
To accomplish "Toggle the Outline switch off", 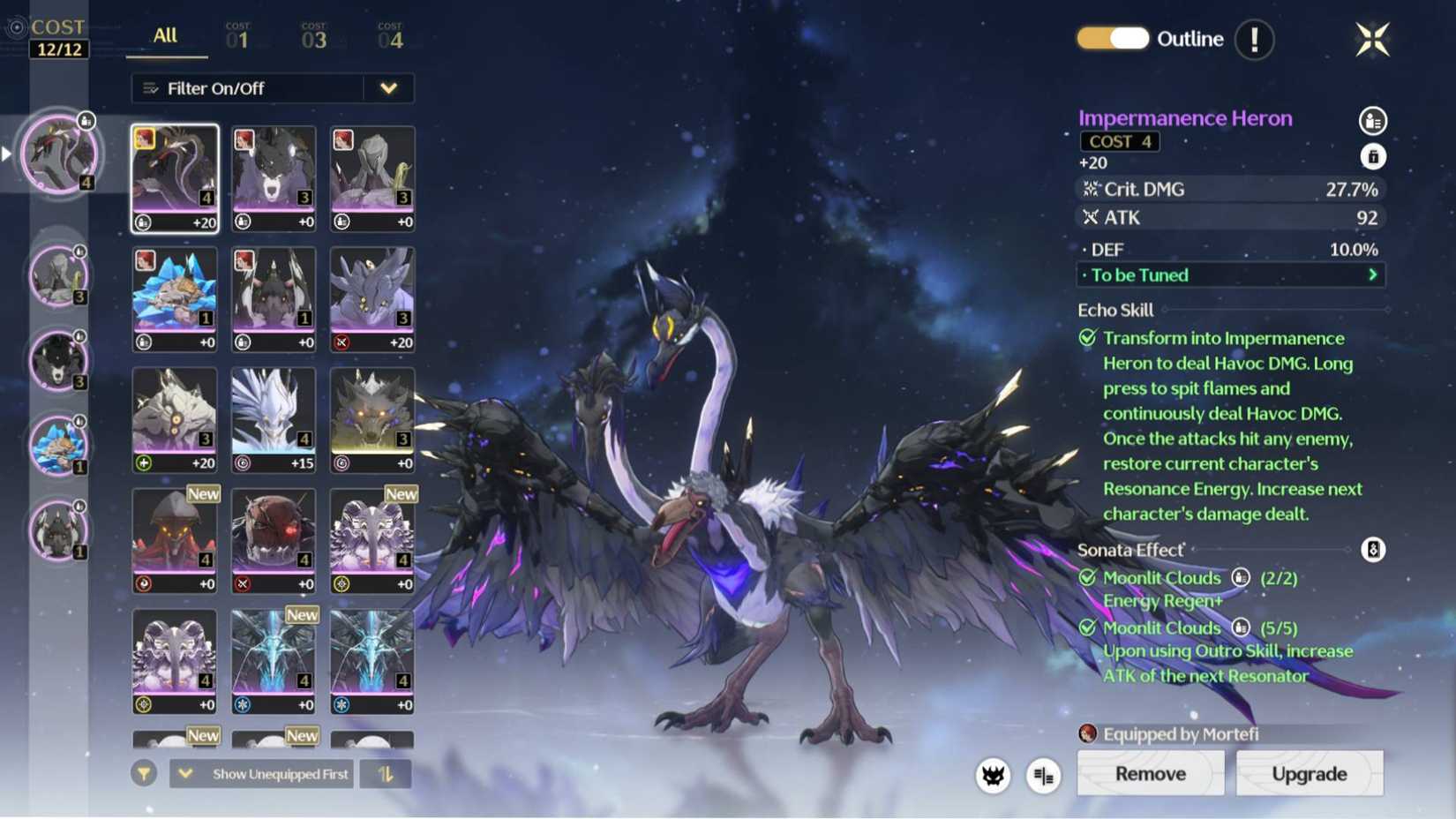I will 1112,39.
